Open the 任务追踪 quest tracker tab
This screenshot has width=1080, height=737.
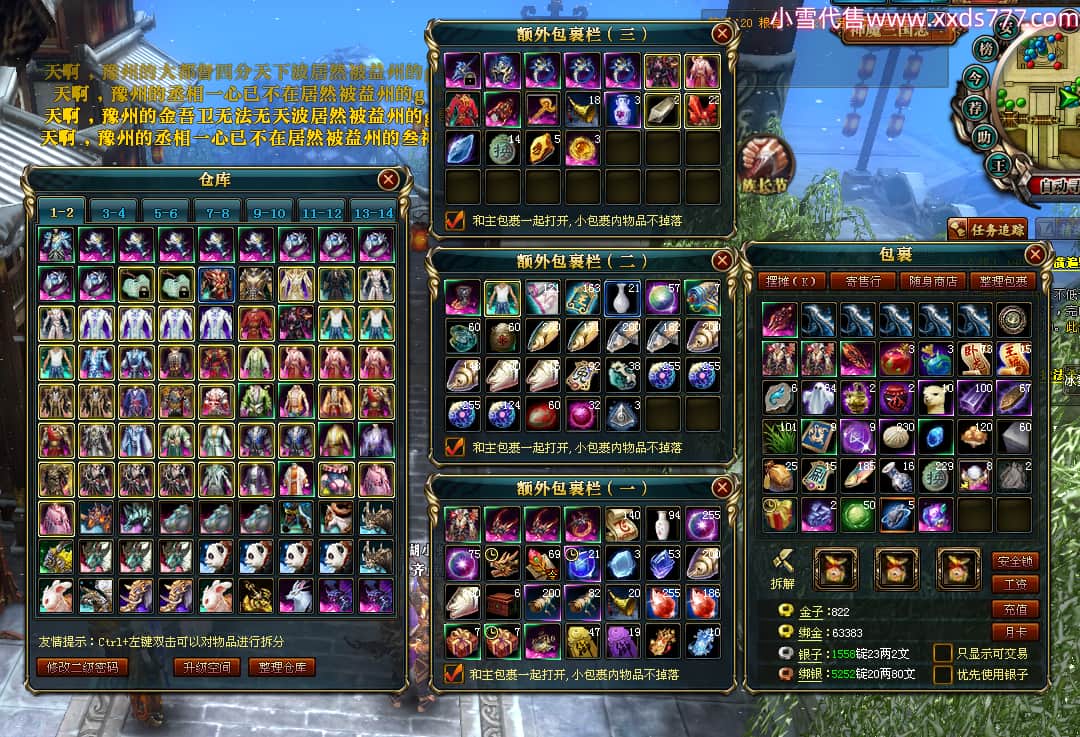coord(988,229)
